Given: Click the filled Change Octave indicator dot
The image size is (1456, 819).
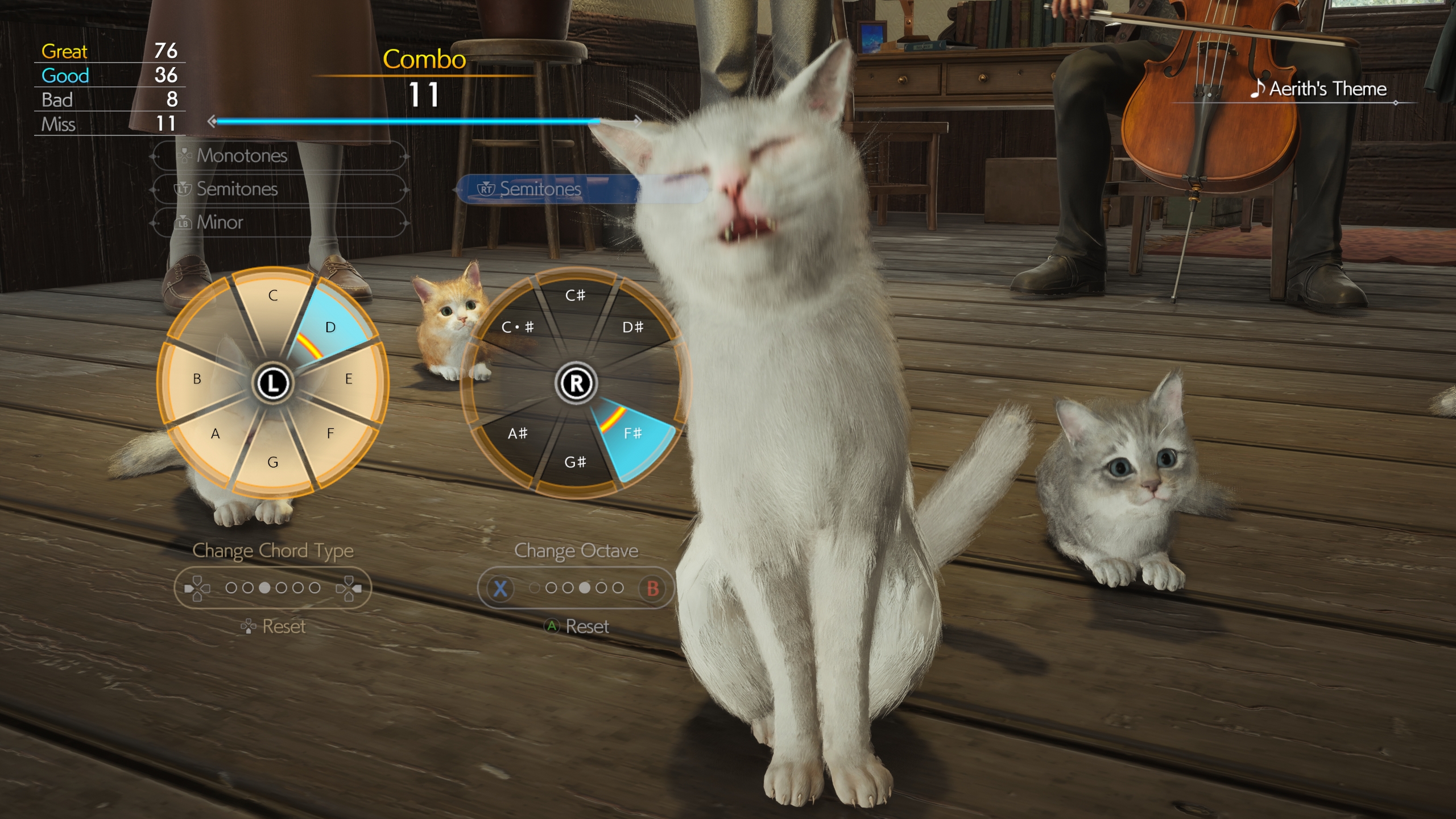Looking at the screenshot, I should click(x=584, y=588).
